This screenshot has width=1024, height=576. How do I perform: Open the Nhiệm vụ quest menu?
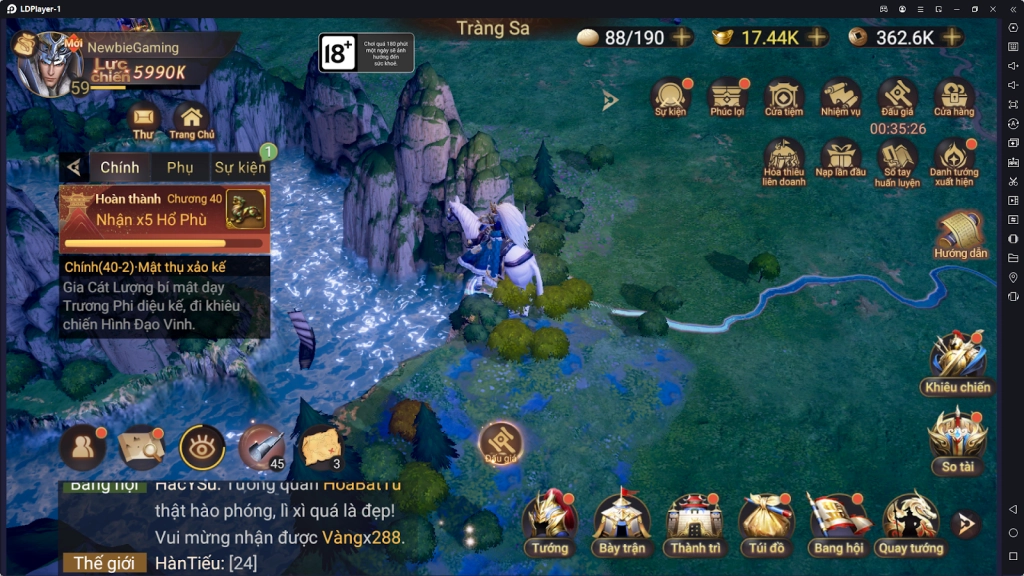tap(841, 97)
